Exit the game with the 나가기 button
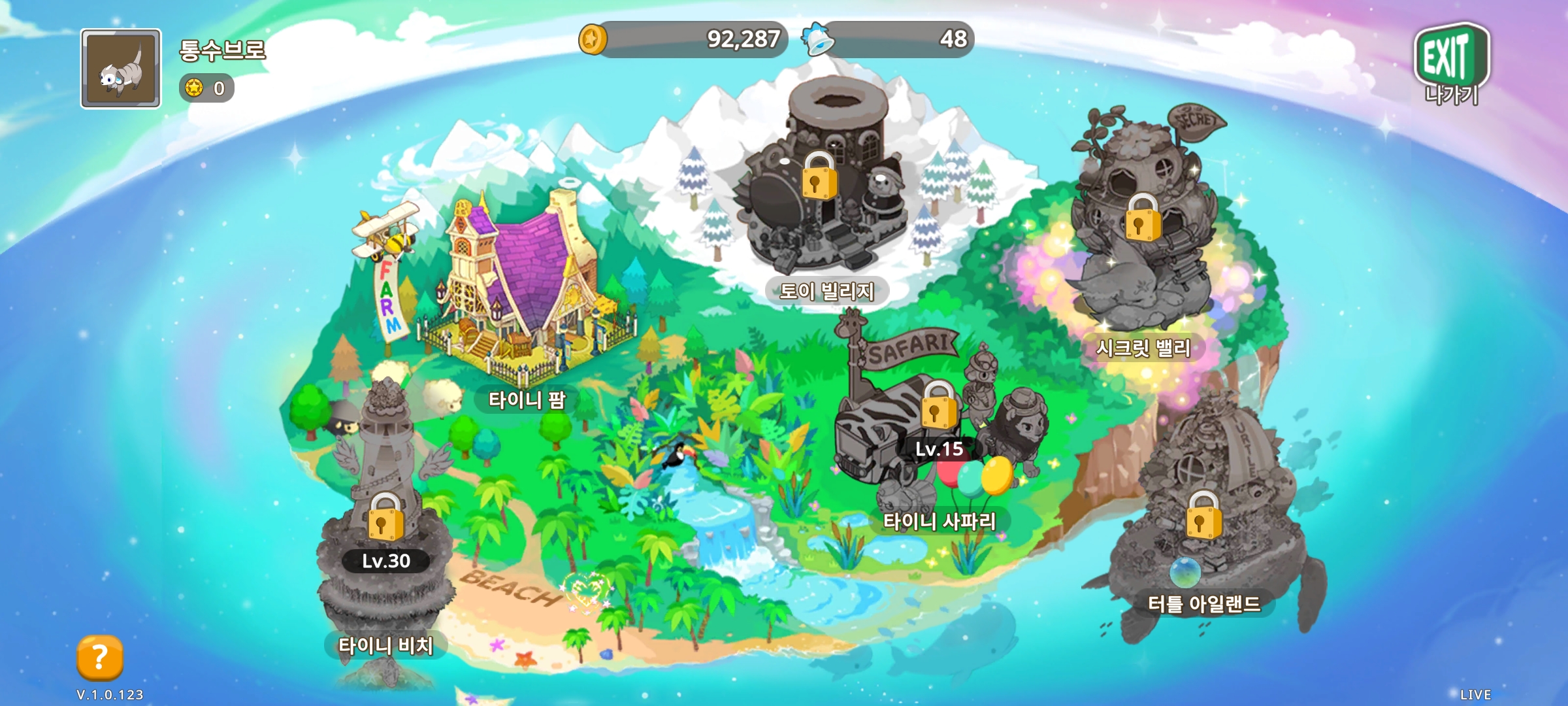Viewport: 1568px width, 706px height. (1450, 64)
